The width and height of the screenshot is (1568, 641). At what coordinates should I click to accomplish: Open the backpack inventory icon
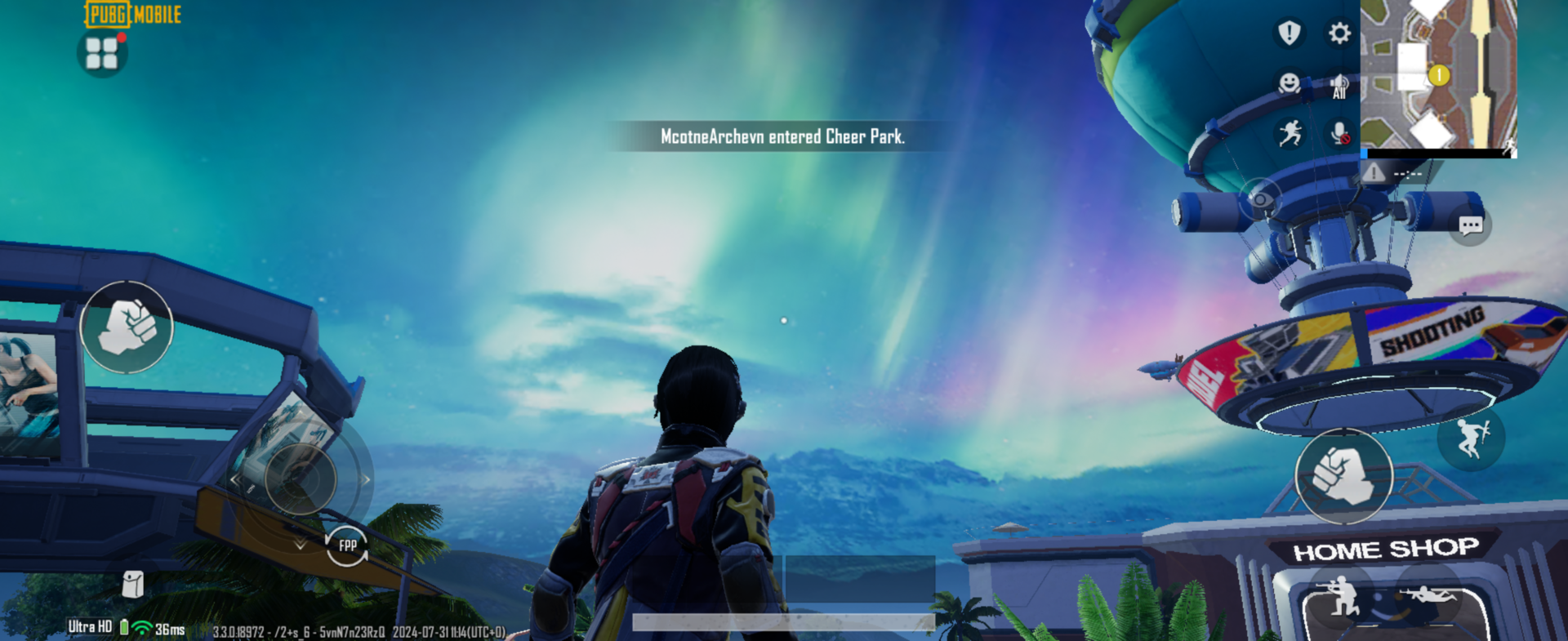pos(133,584)
